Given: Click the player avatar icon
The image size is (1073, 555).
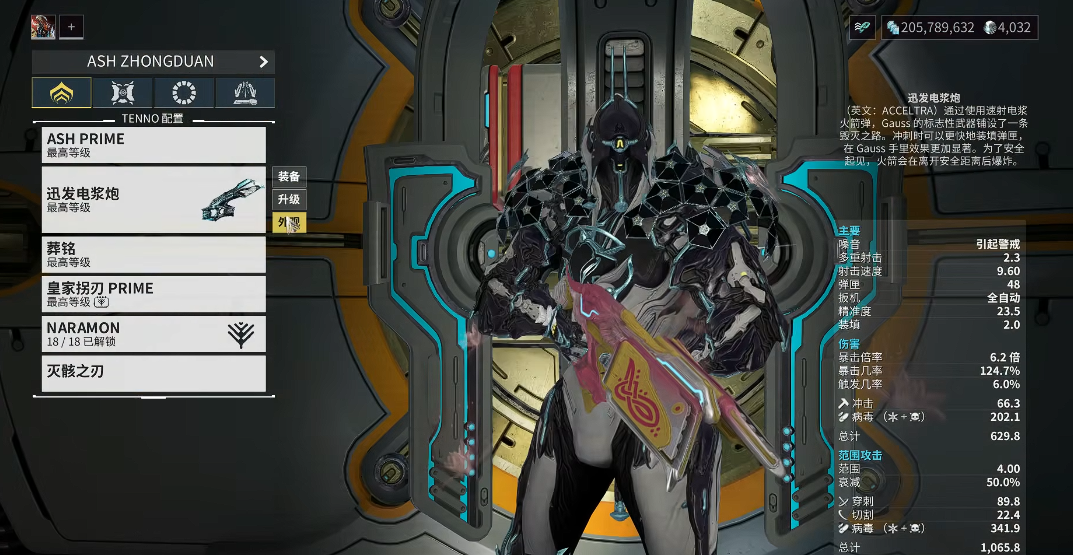Looking at the screenshot, I should (x=43, y=27).
